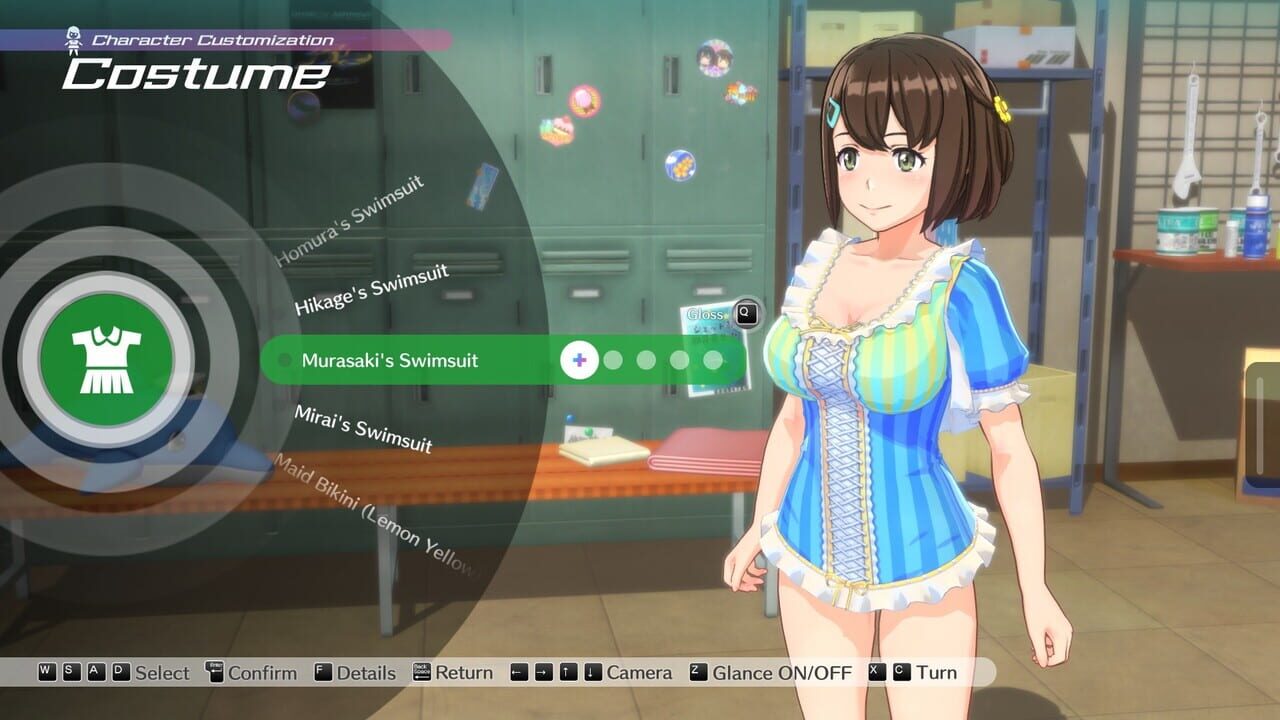The width and height of the screenshot is (1280, 720).
Task: Click the Enter key icon for Confirm
Action: (x=213, y=672)
